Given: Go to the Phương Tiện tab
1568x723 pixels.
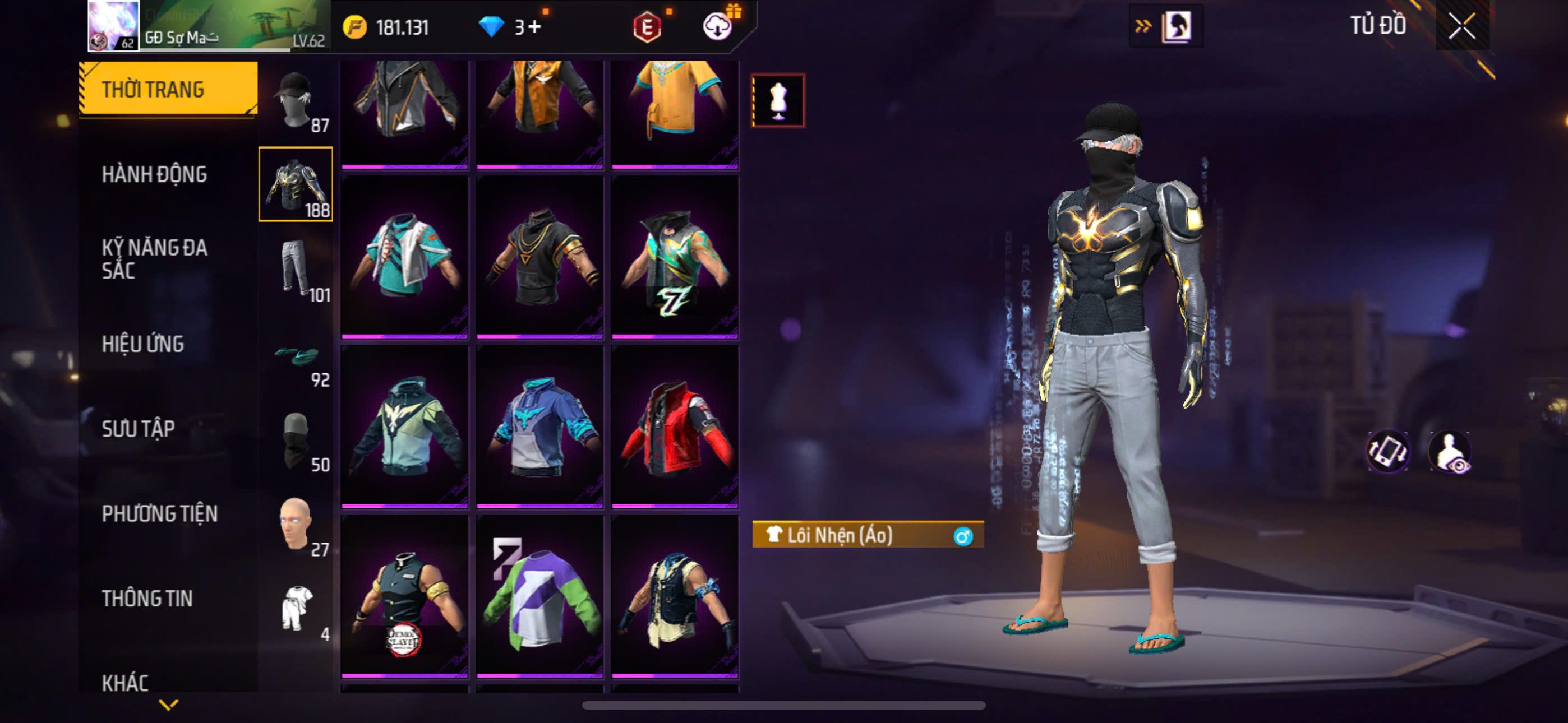Looking at the screenshot, I should pos(159,513).
